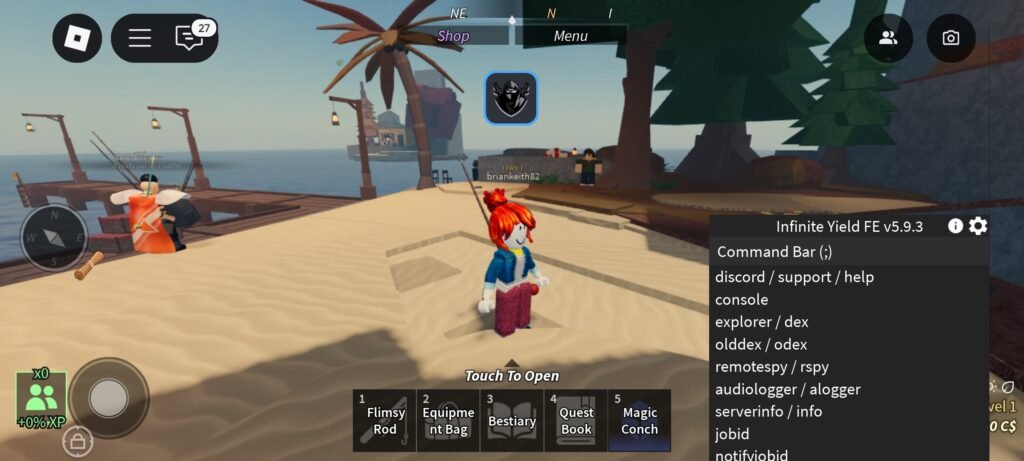Image resolution: width=1024 pixels, height=461 pixels.
Task: Click the dark hooded avatar icon
Action: [511, 98]
